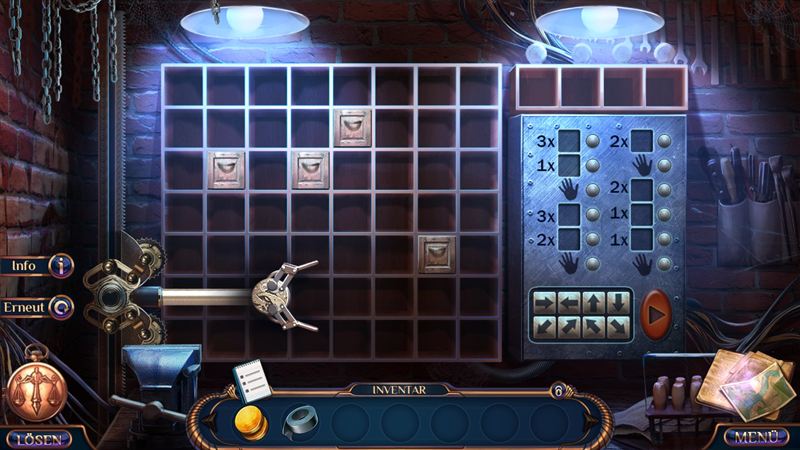The image size is (800, 450).
Task: Open the Info help button
Action: pyautogui.click(x=40, y=266)
